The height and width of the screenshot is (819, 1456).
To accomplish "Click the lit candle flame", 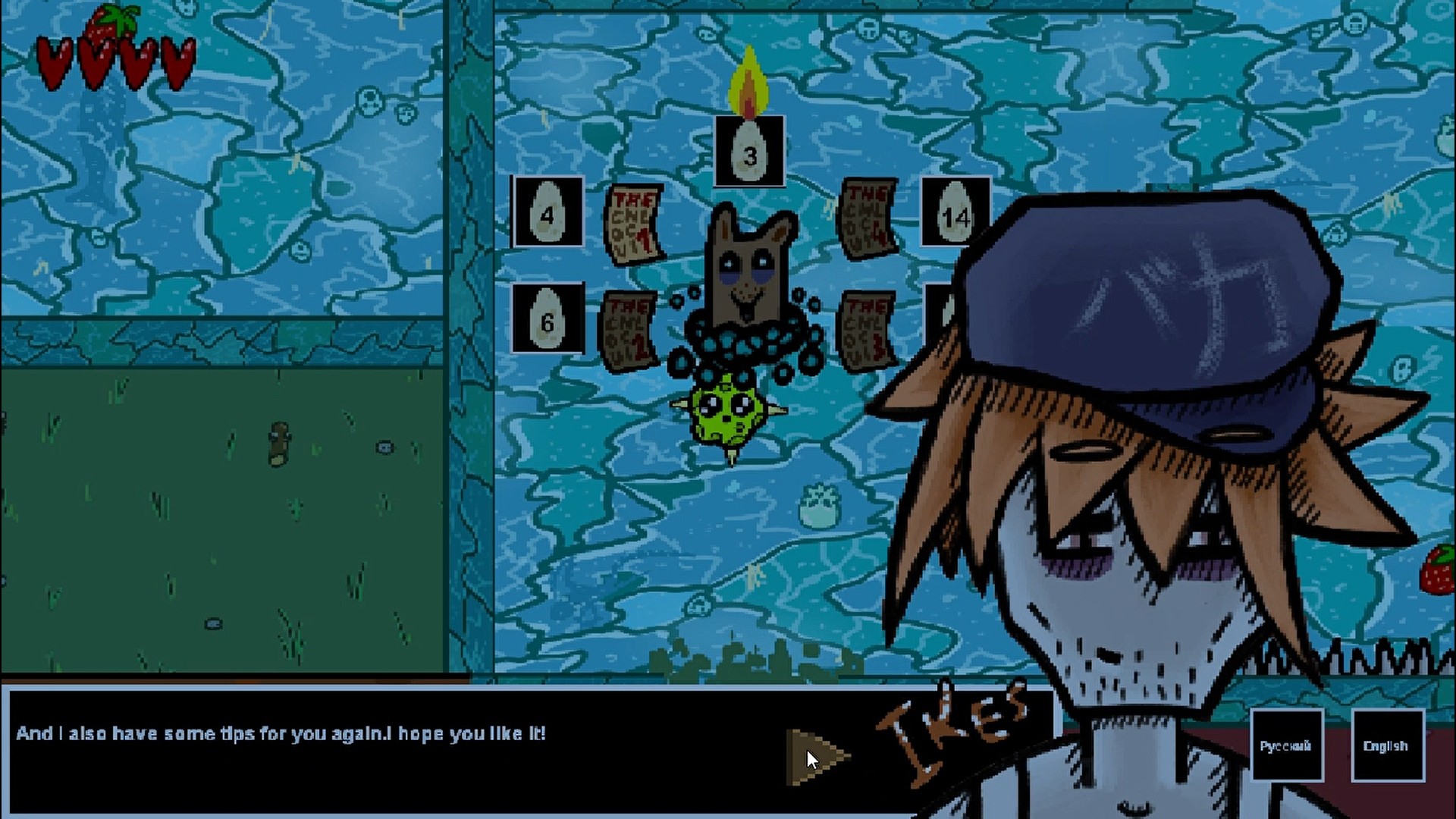I will coord(748,80).
